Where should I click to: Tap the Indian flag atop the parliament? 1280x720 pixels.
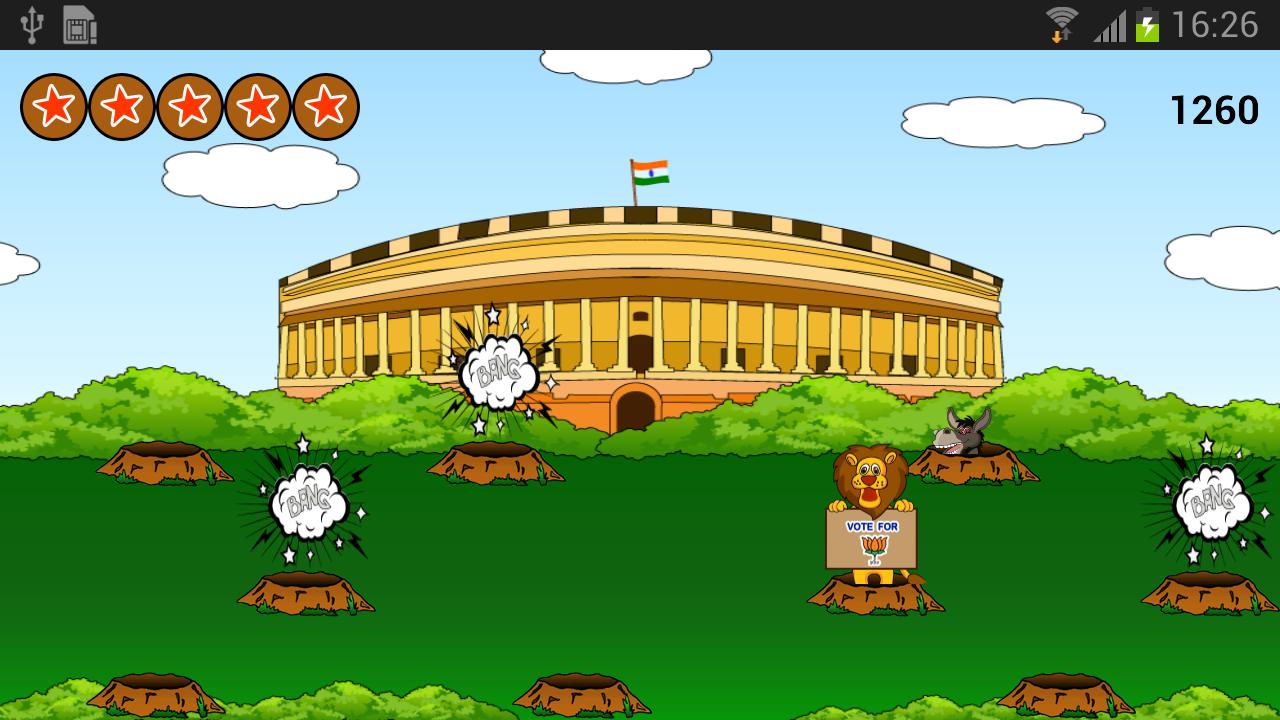click(650, 172)
